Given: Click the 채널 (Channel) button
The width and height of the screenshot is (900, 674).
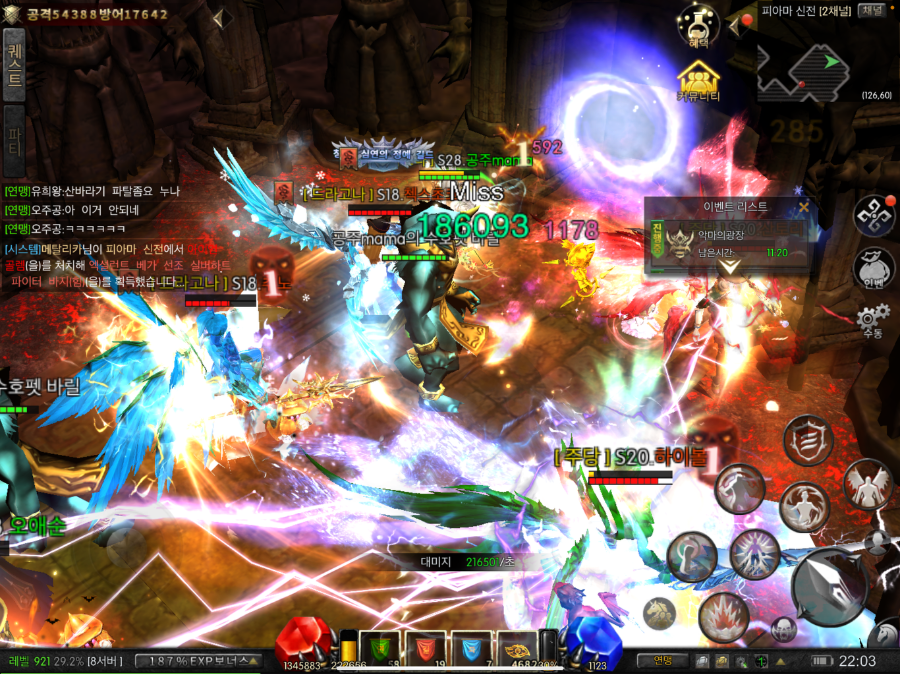Looking at the screenshot, I should pos(872,10).
